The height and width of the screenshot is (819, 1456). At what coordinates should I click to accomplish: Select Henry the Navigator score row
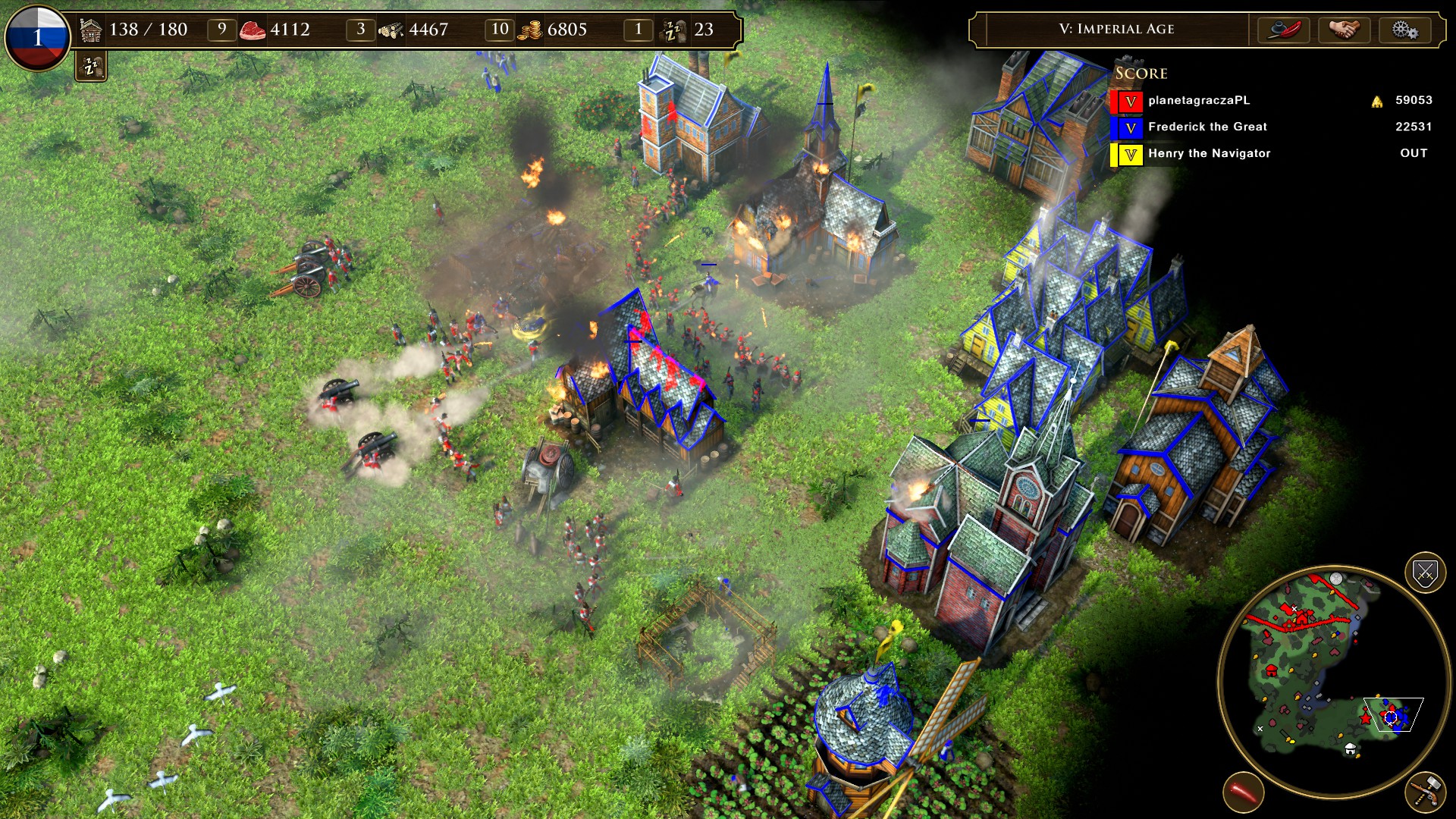point(1209,153)
